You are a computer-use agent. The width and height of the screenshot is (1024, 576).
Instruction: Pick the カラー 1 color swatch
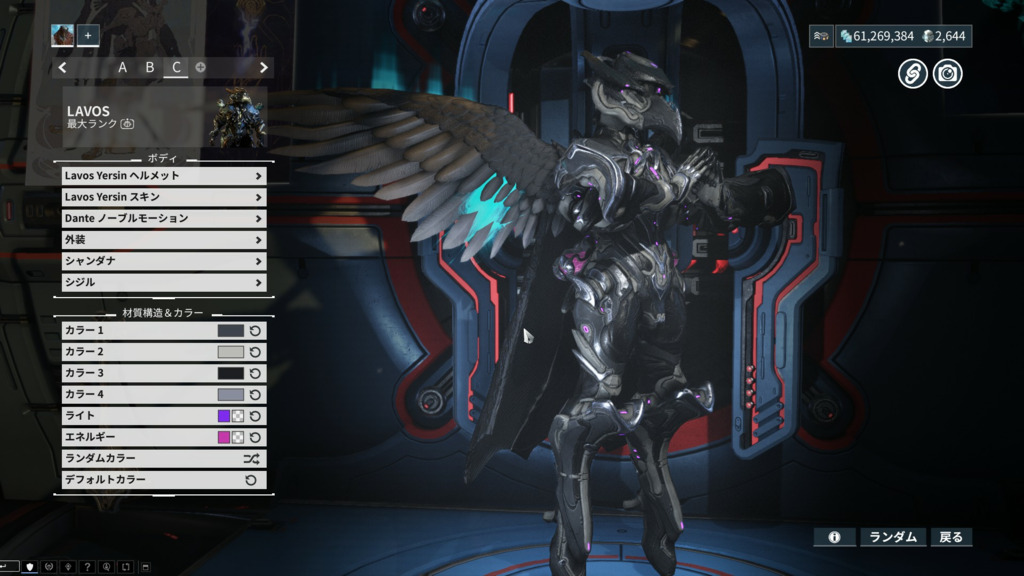coord(230,331)
